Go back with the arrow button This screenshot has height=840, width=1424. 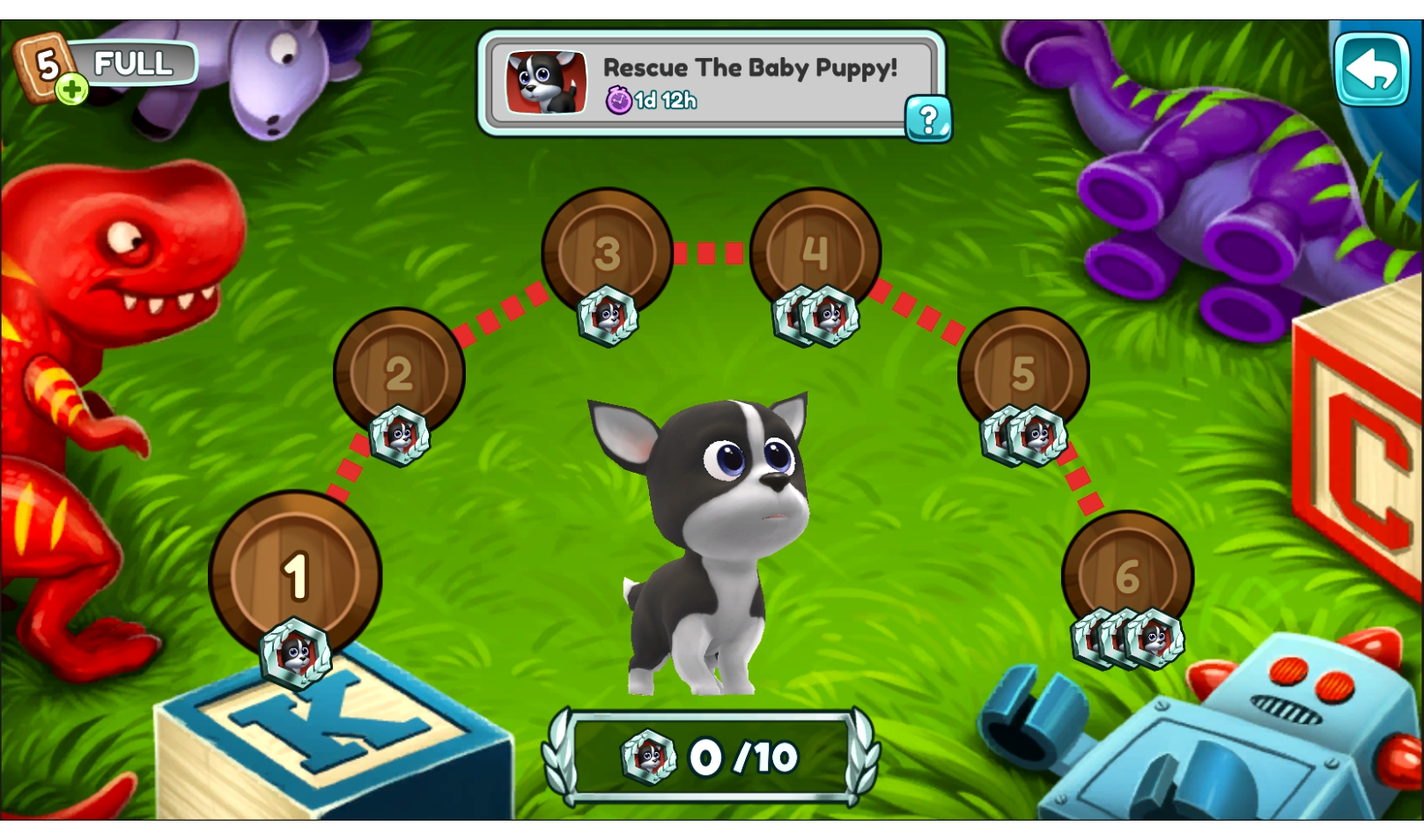(1371, 70)
